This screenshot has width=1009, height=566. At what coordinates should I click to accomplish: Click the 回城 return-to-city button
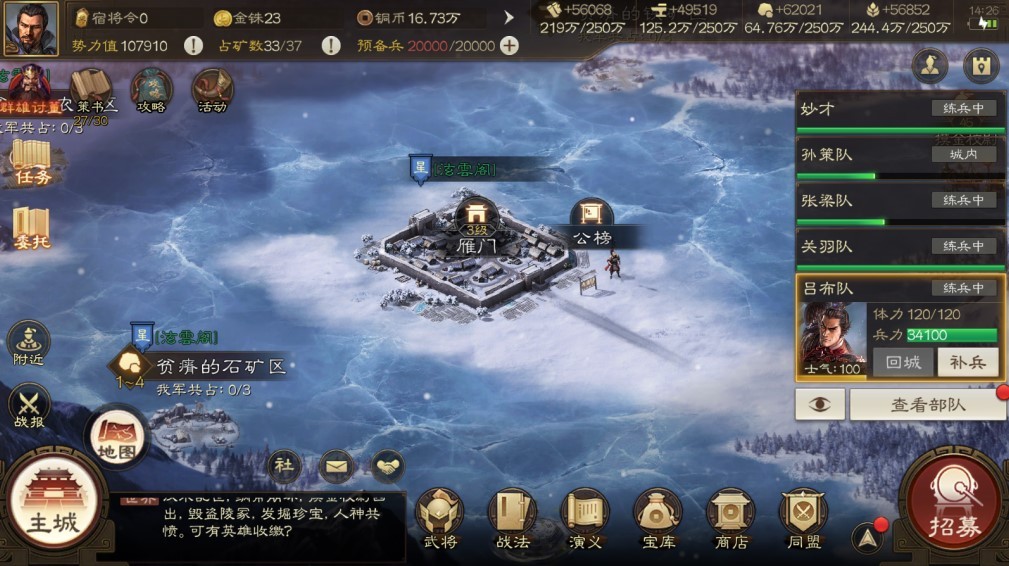point(902,362)
